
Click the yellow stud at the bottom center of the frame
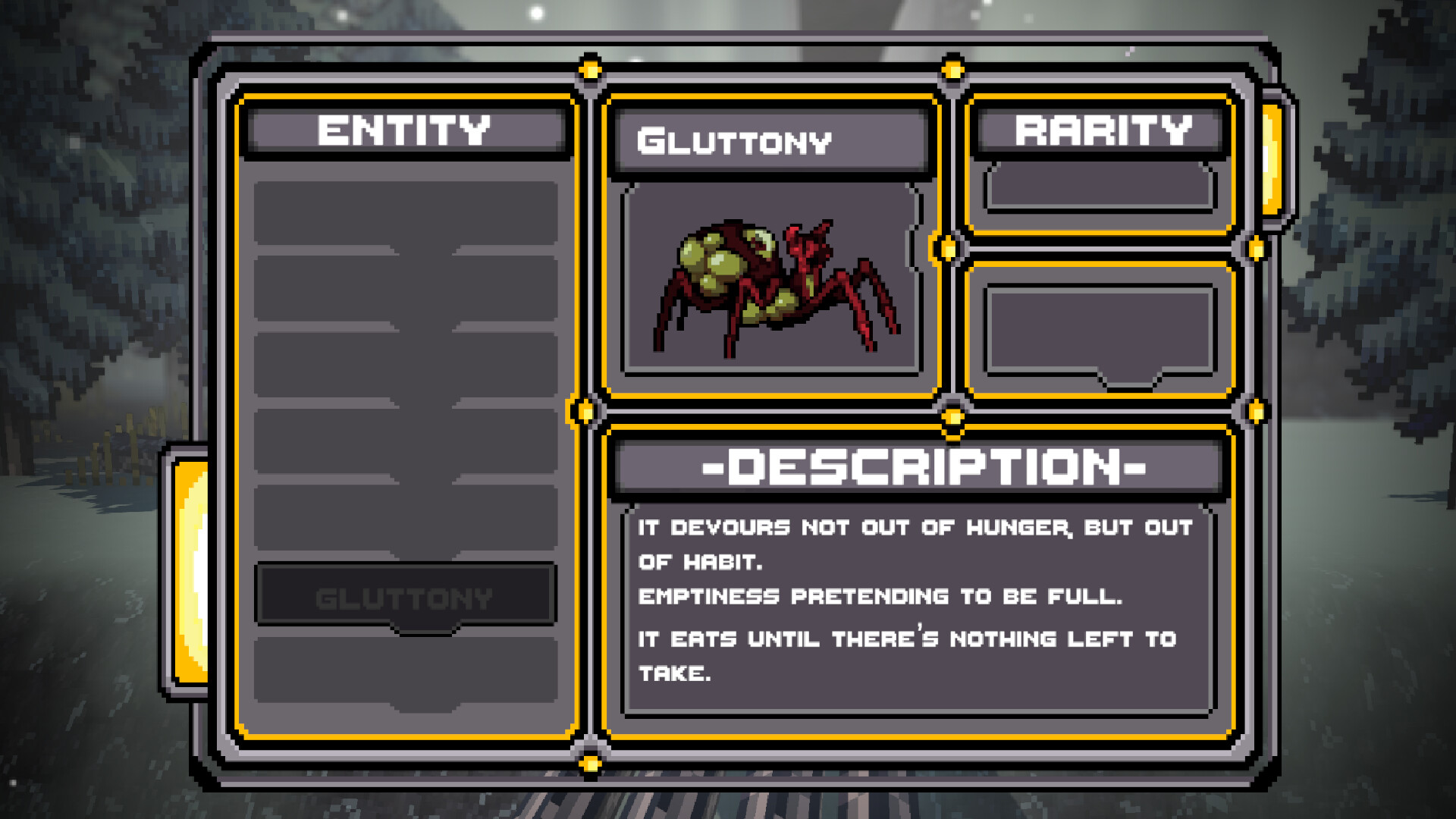[x=590, y=762]
